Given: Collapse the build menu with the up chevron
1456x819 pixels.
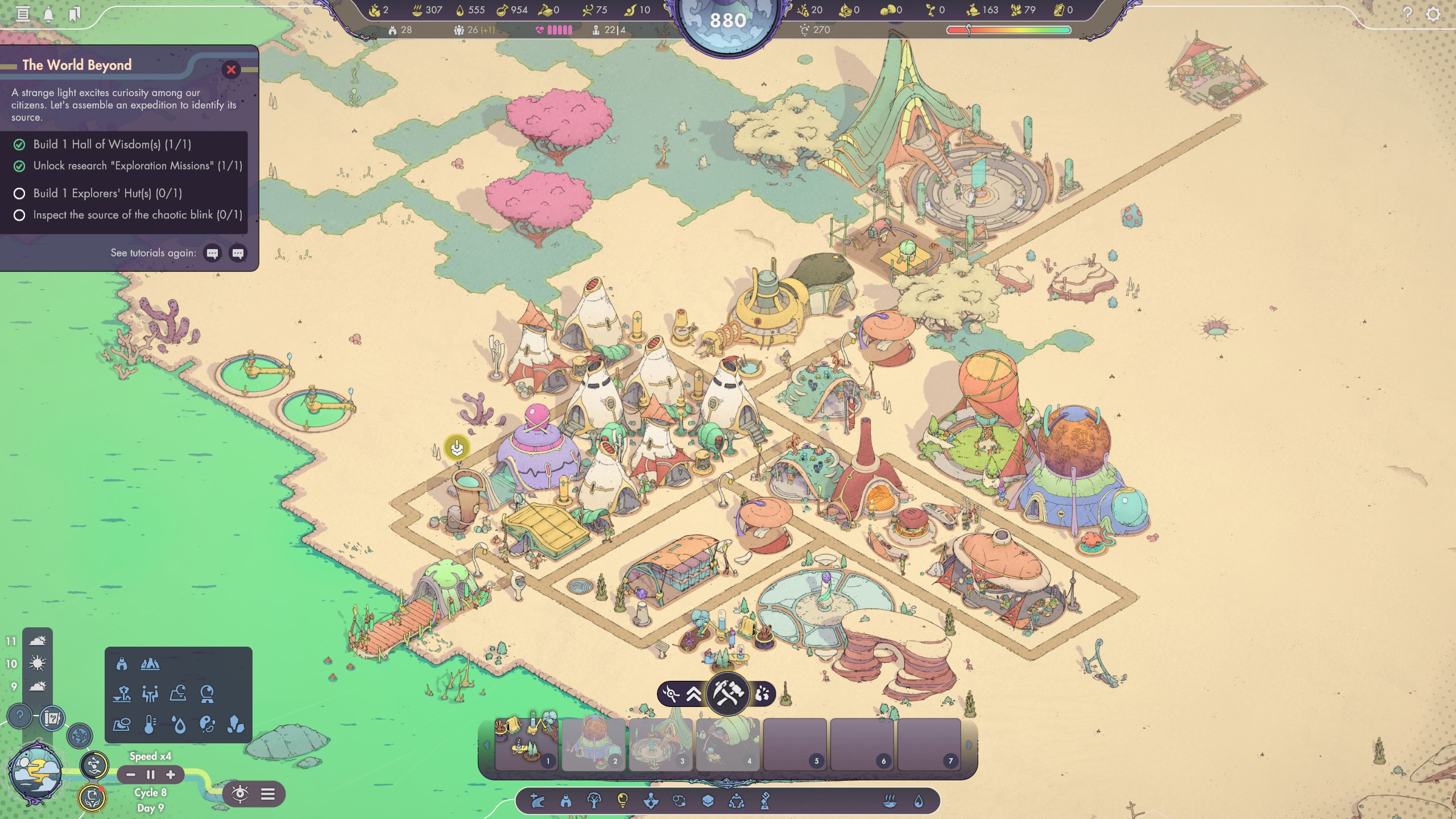Looking at the screenshot, I should 693,694.
